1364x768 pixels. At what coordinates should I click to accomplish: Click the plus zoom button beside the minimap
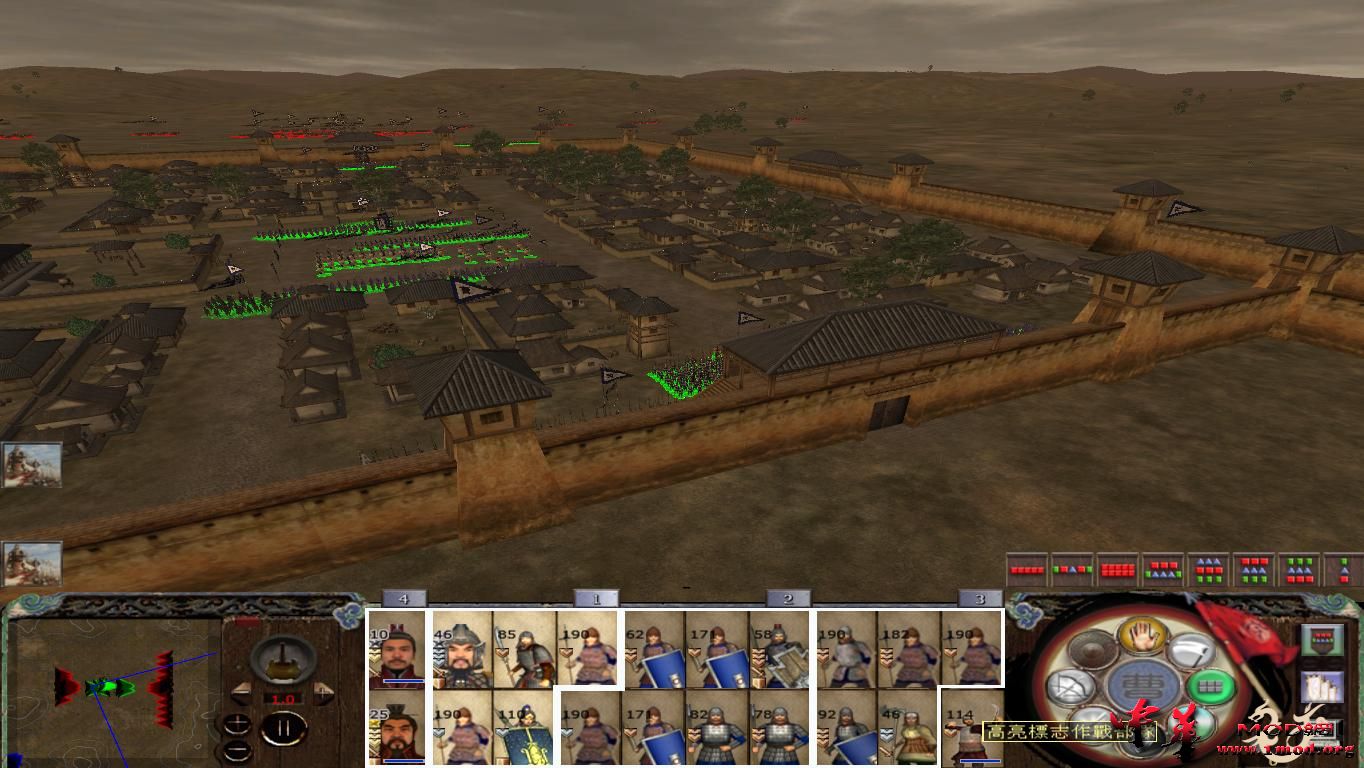coord(238,723)
